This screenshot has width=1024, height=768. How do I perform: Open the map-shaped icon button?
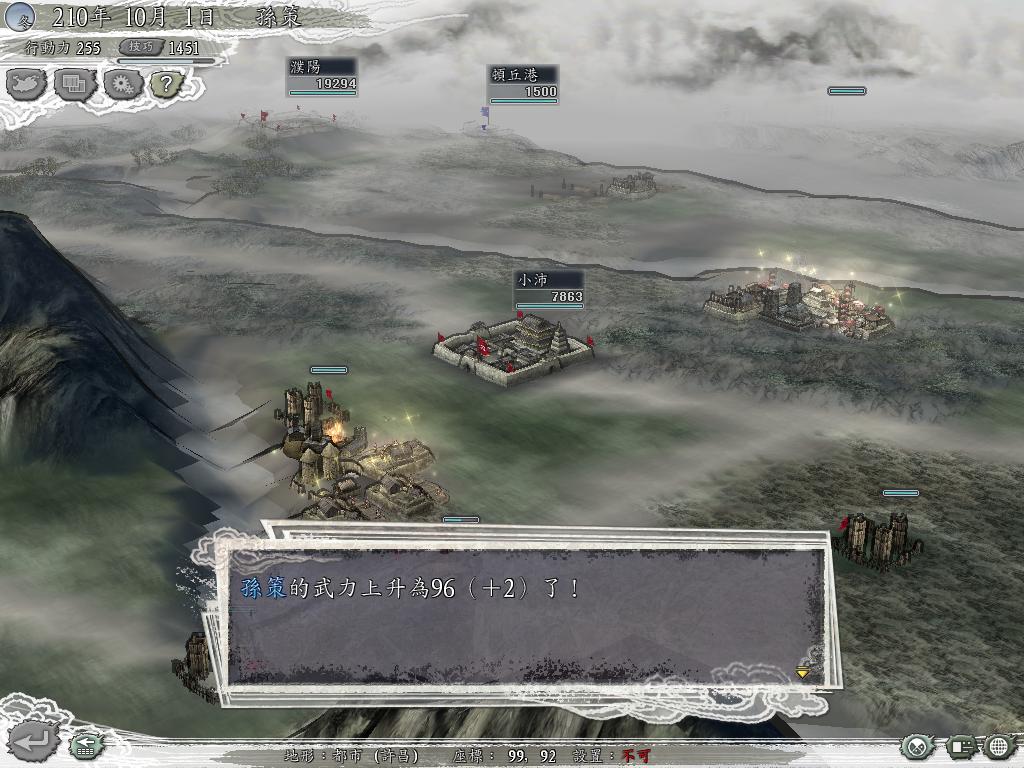click(27, 84)
